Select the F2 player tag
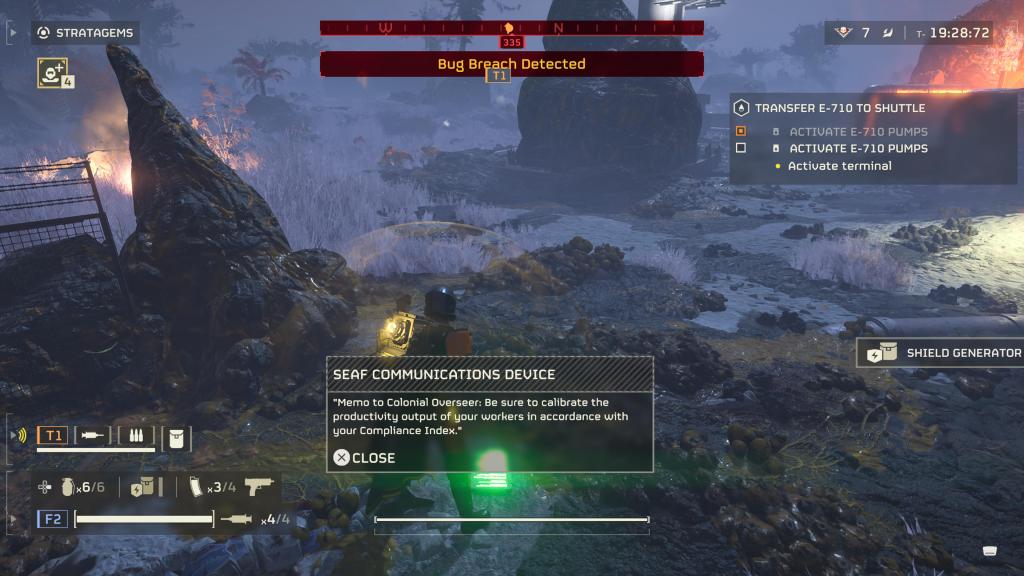This screenshot has height=576, width=1024. [x=53, y=519]
